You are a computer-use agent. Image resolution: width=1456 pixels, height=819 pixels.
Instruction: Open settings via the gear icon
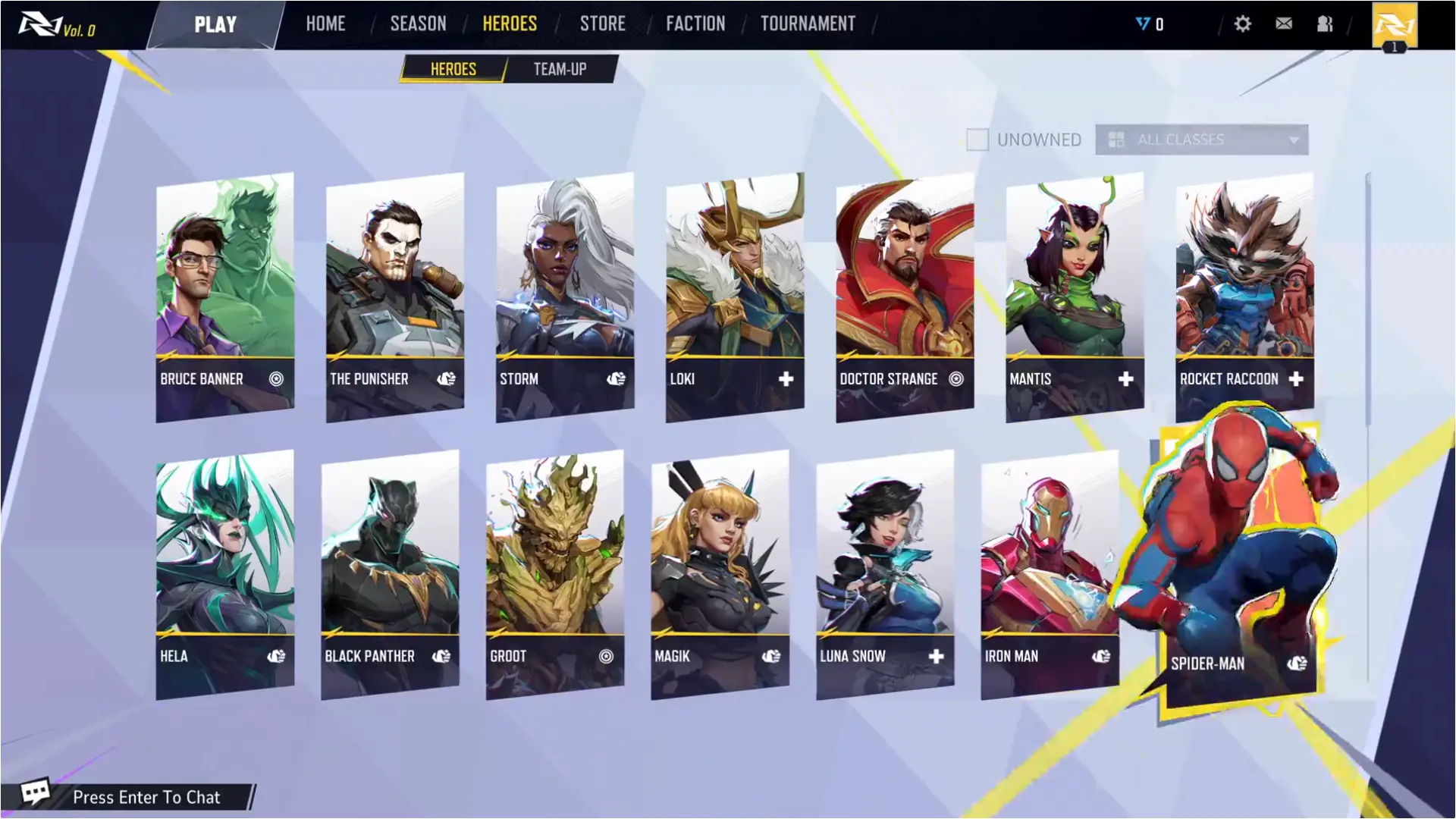(x=1242, y=24)
